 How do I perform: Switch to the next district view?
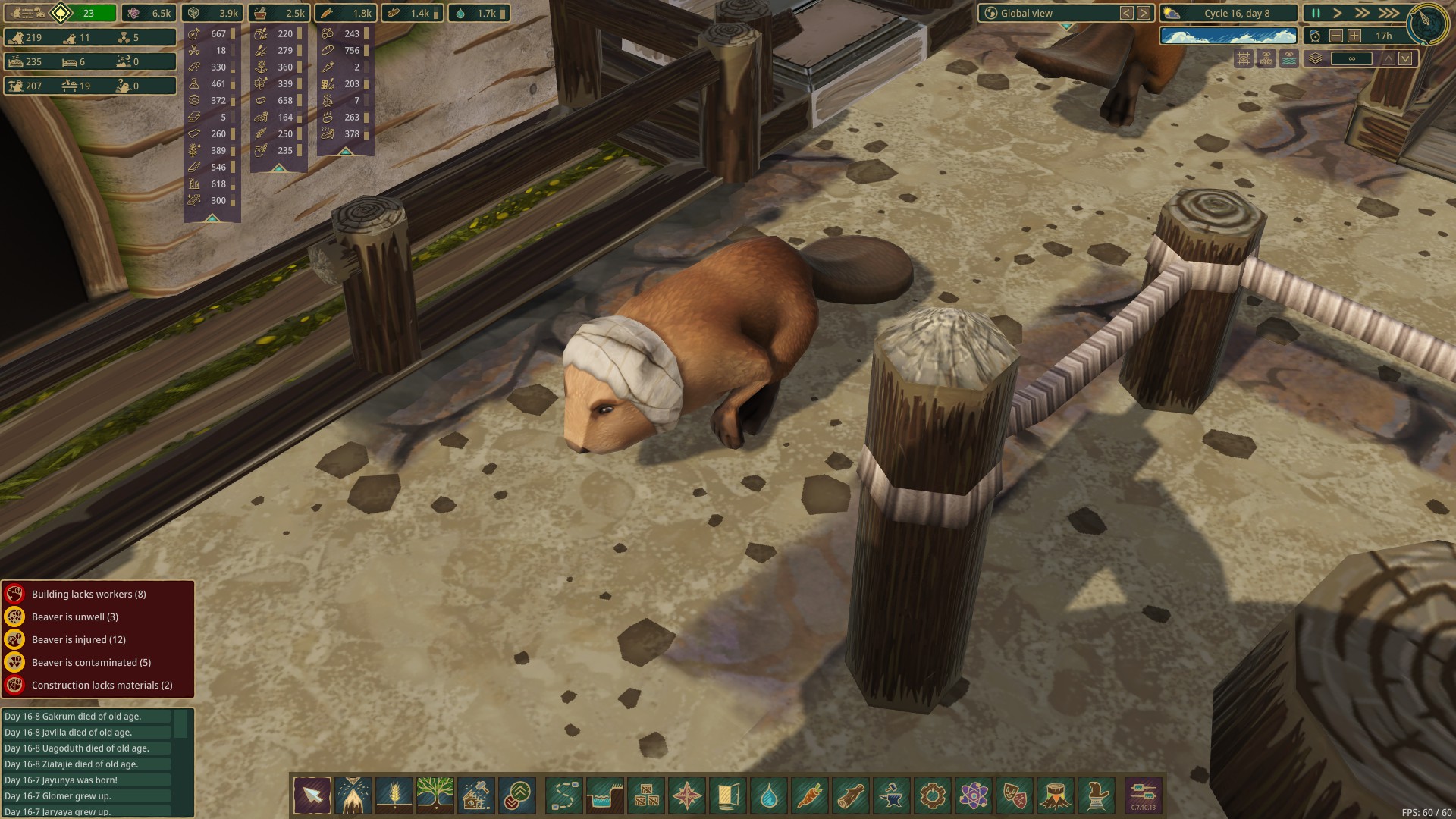click(x=1144, y=13)
